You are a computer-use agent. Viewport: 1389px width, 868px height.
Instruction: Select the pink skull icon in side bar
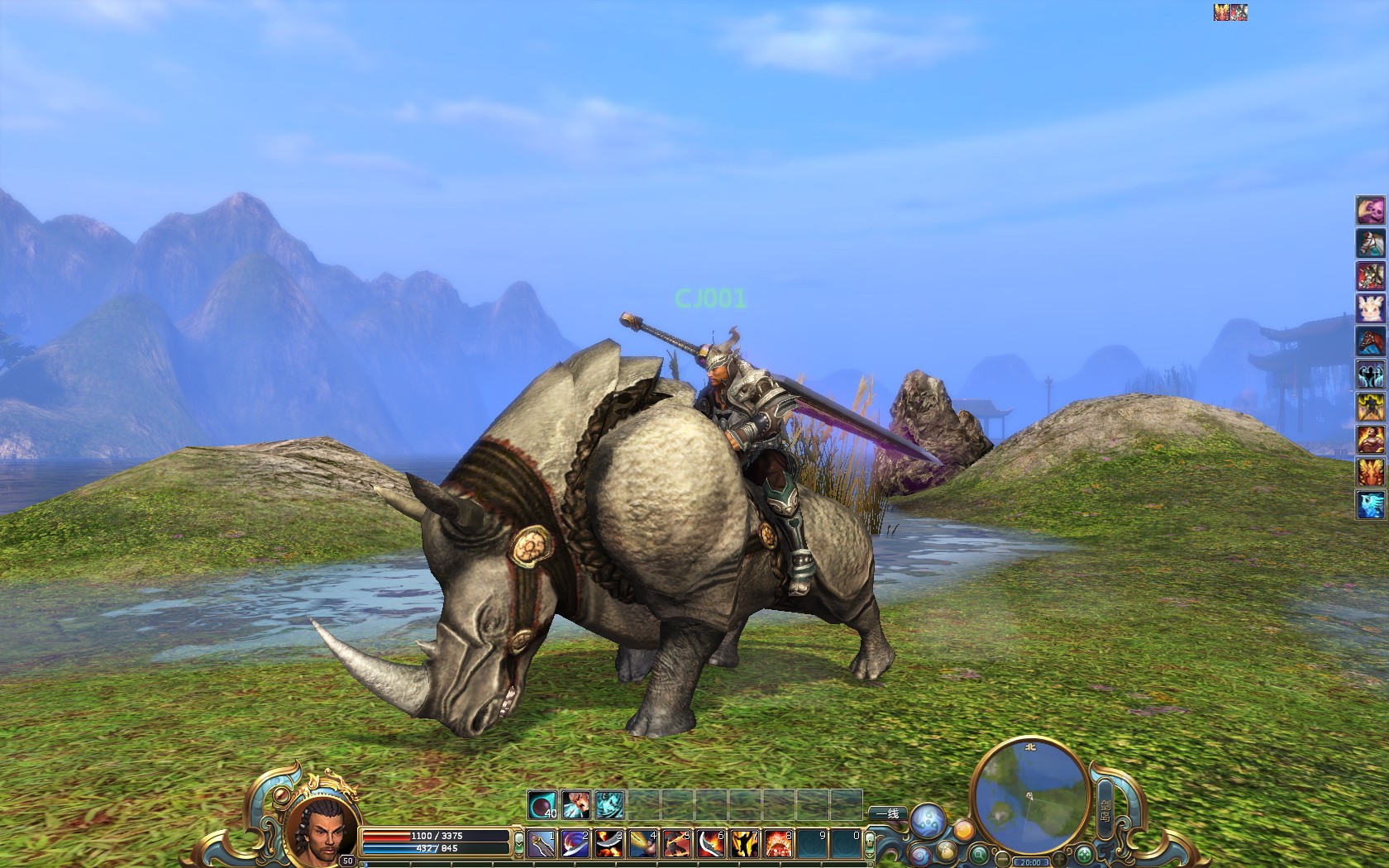[x=1371, y=210]
